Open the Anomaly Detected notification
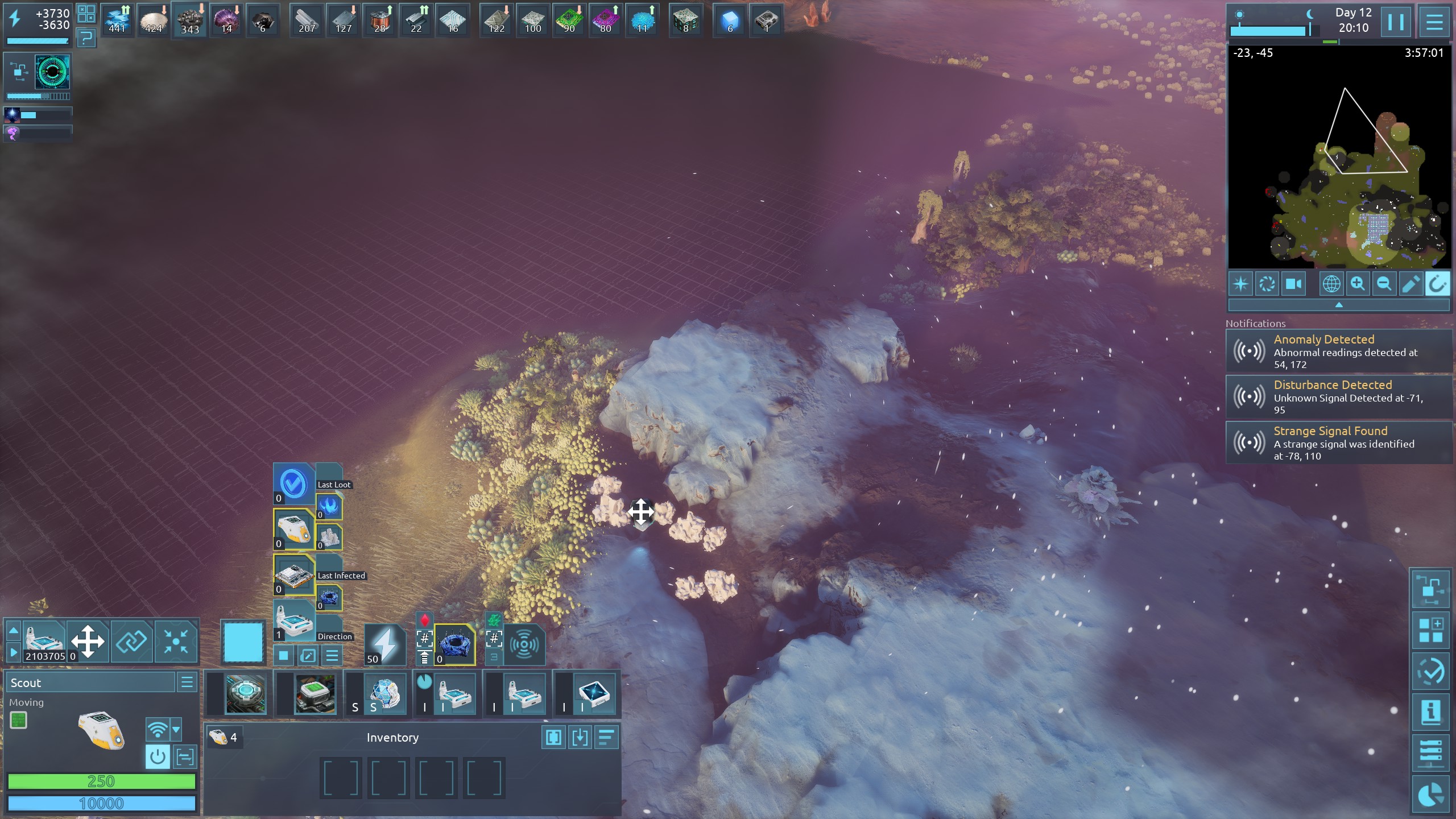Screen dimensions: 1456x819 pyautogui.click(x=1338, y=351)
